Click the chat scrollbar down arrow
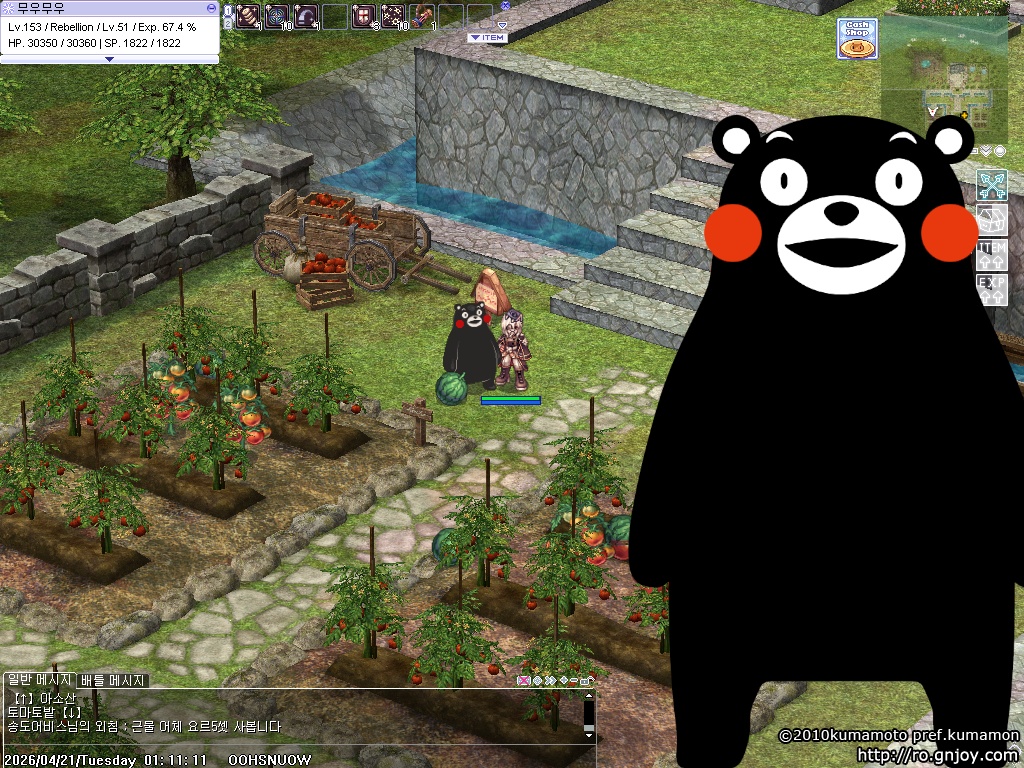 tap(589, 735)
